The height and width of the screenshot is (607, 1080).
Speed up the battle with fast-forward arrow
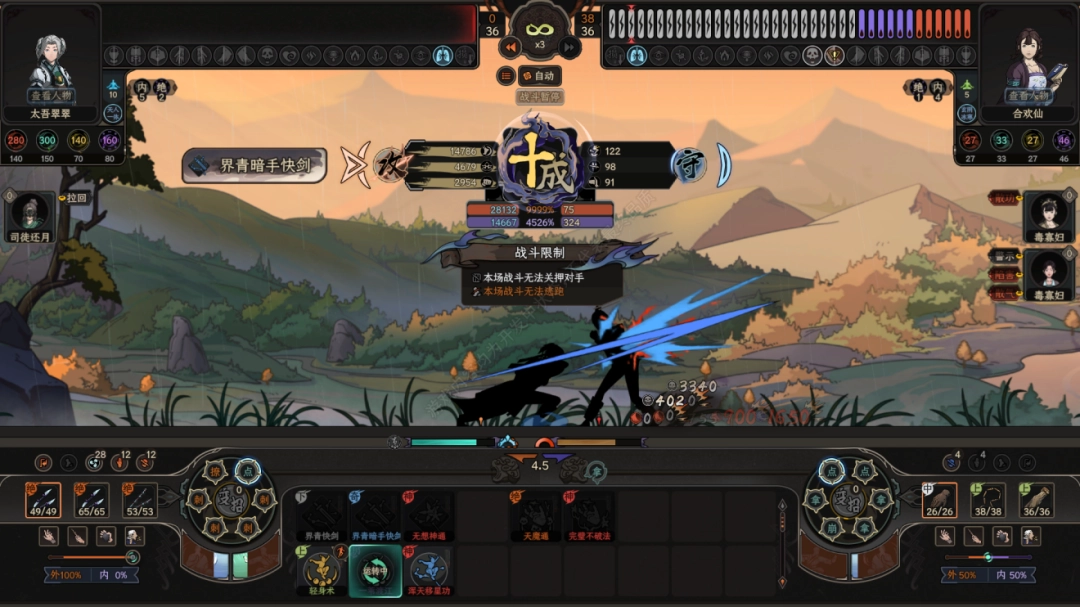click(569, 47)
